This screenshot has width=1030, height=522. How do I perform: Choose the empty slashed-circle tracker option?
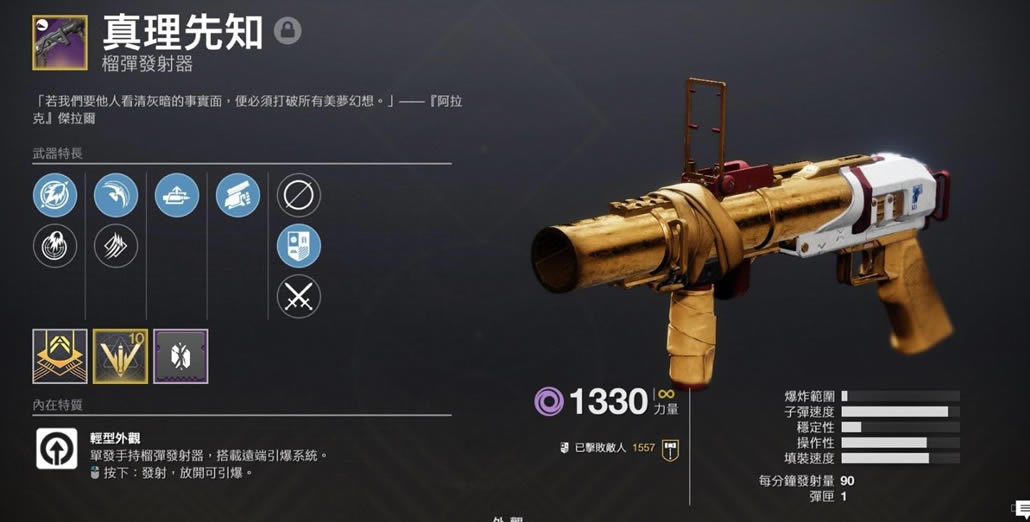[298, 195]
